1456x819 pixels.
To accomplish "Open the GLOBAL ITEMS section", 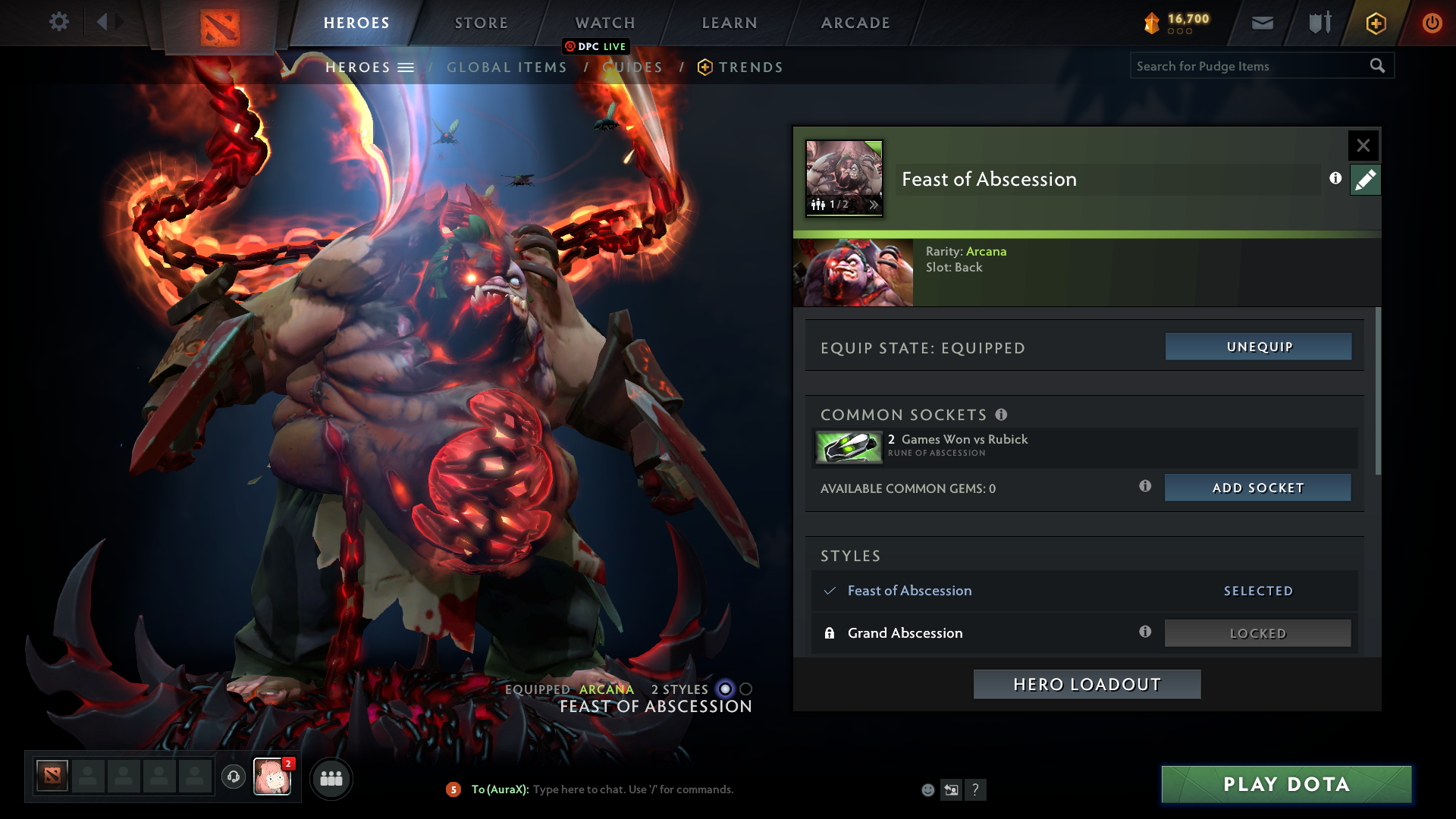I will click(x=507, y=67).
